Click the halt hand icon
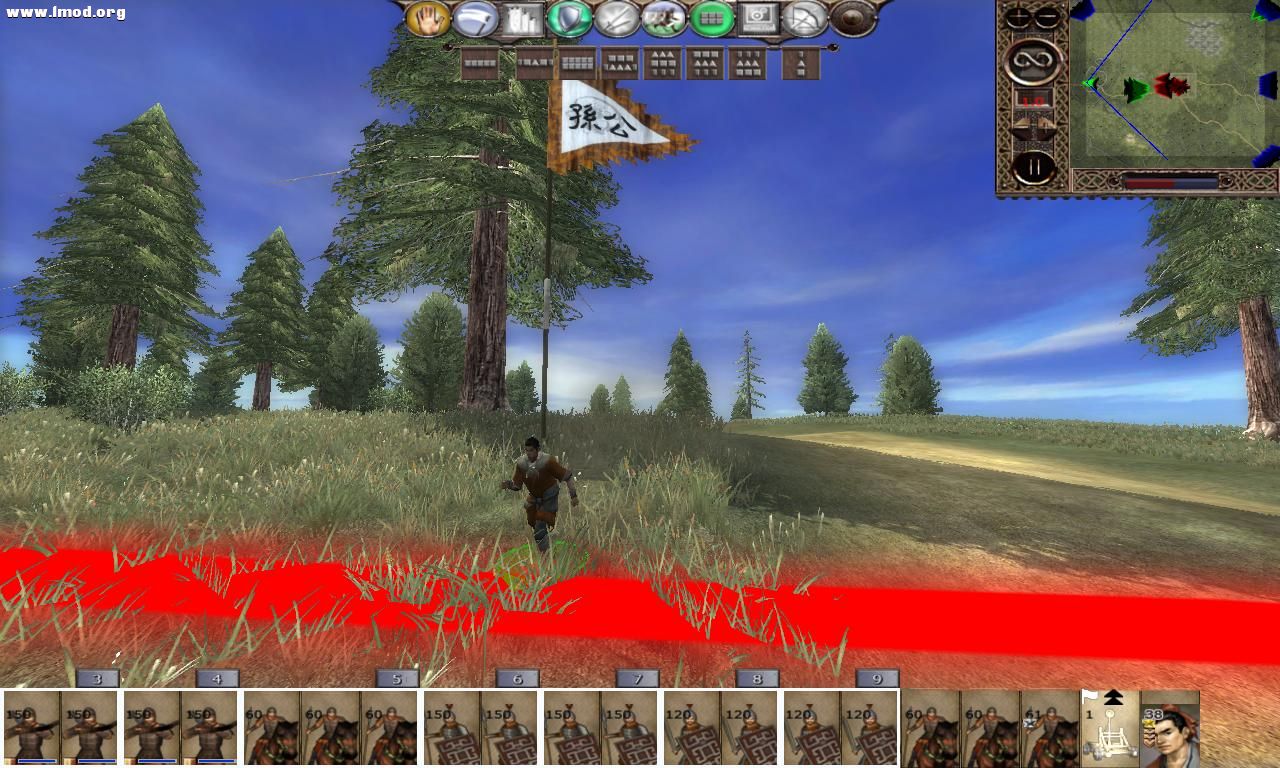The height and width of the screenshot is (768, 1280). (x=430, y=18)
